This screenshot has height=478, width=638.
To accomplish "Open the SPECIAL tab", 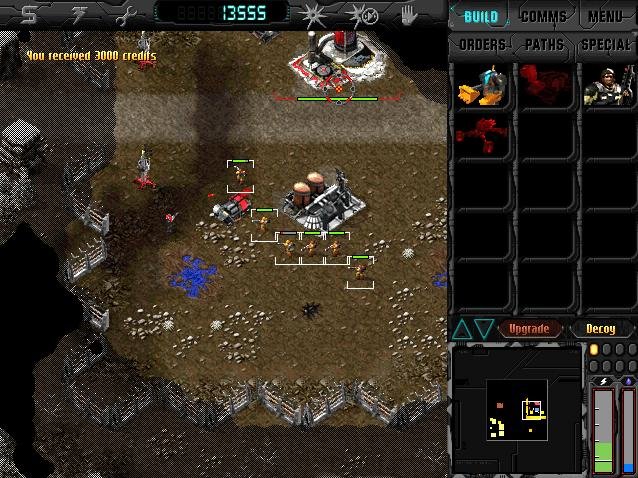I will point(605,45).
